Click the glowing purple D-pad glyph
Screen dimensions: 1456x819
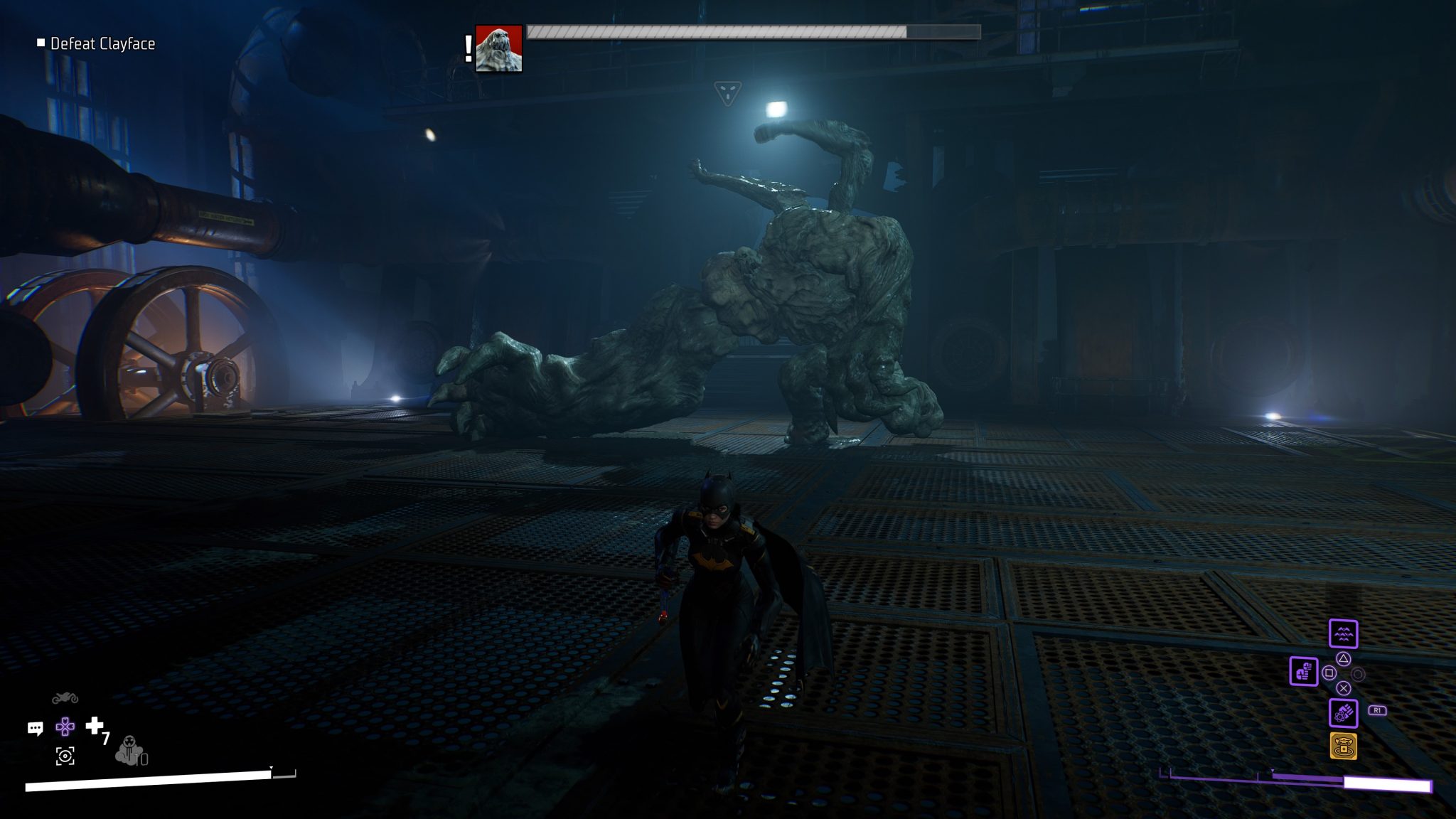[x=65, y=727]
